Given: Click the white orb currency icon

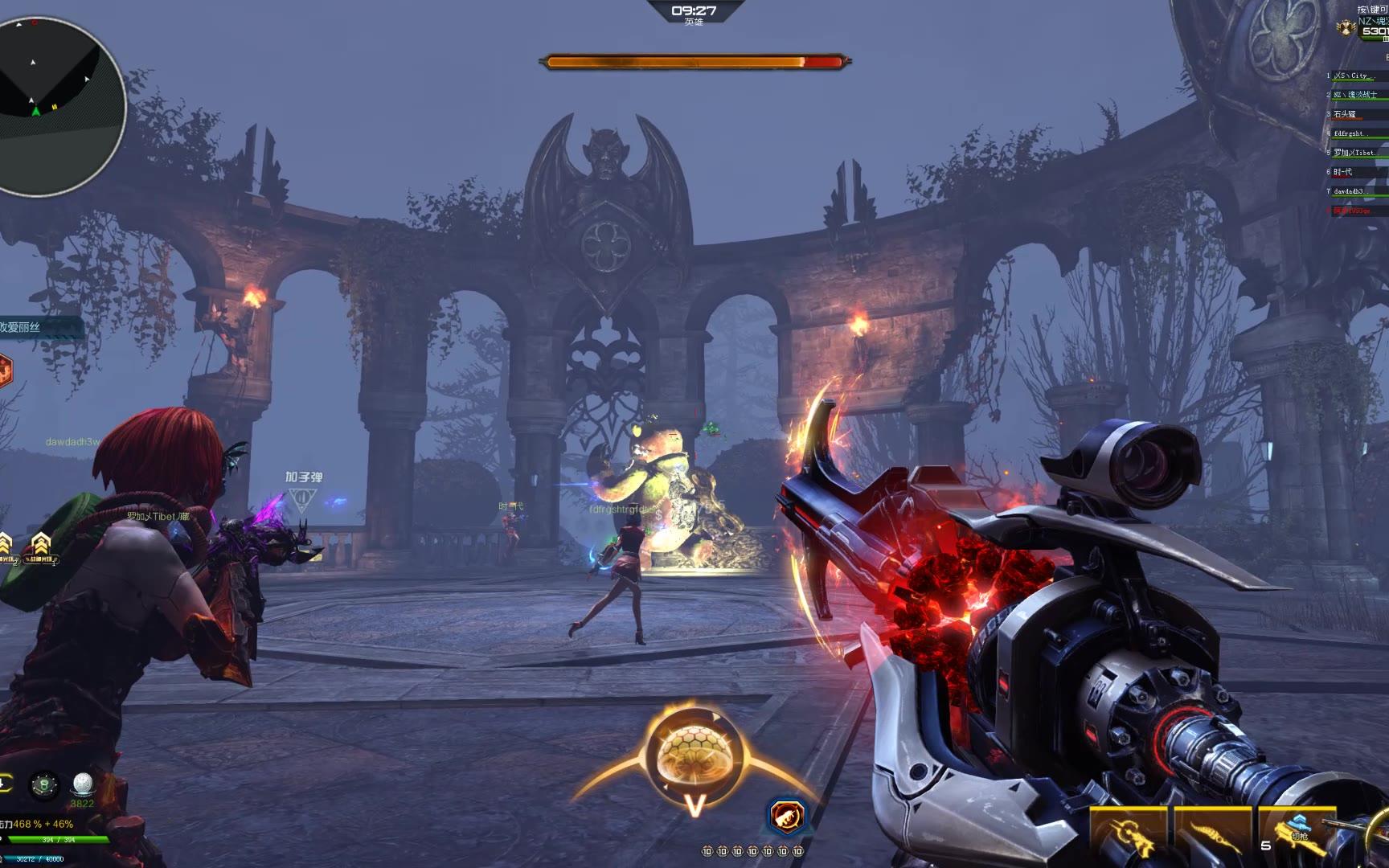Looking at the screenshot, I should 83,784.
